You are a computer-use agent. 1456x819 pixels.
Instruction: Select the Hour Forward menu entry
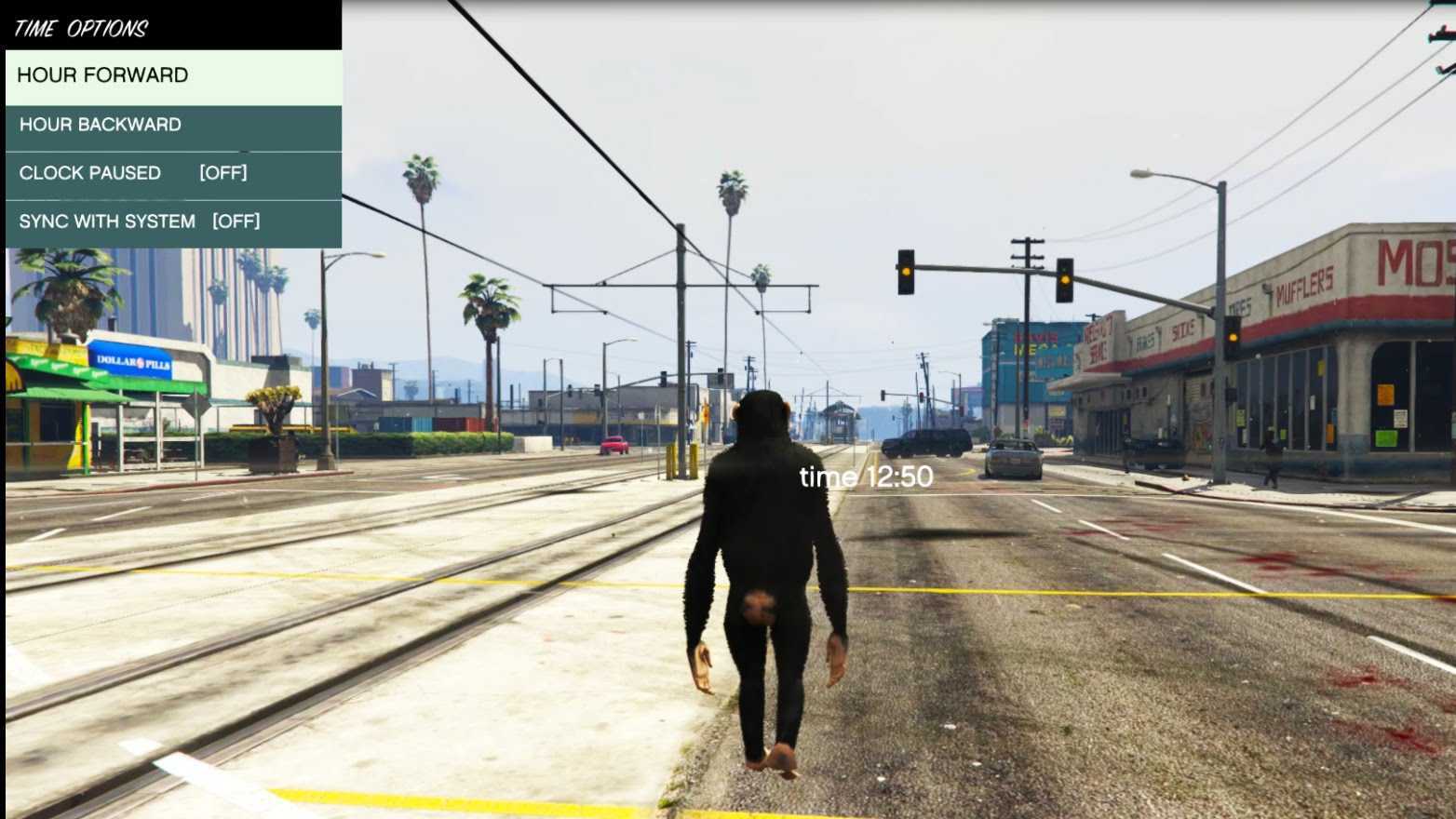[x=173, y=75]
